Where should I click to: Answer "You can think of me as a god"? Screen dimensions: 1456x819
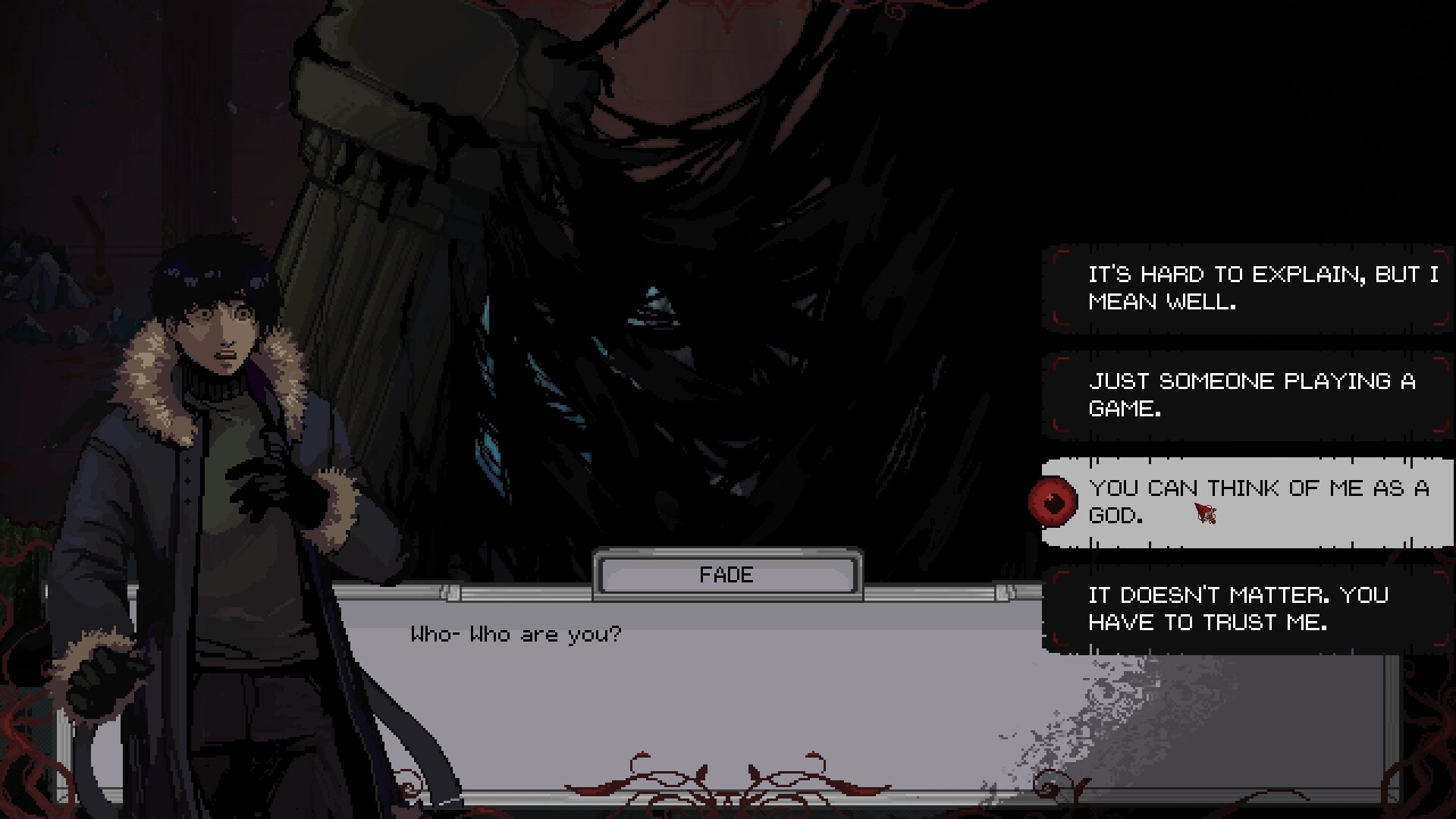pos(1247,502)
